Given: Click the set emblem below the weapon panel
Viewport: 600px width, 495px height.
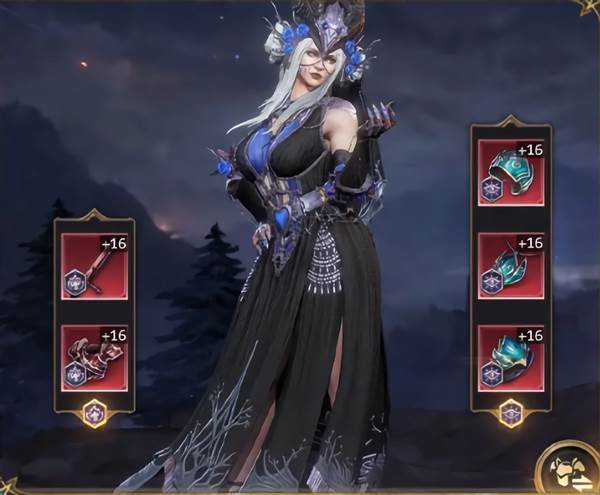Looking at the screenshot, I should 94,412.
